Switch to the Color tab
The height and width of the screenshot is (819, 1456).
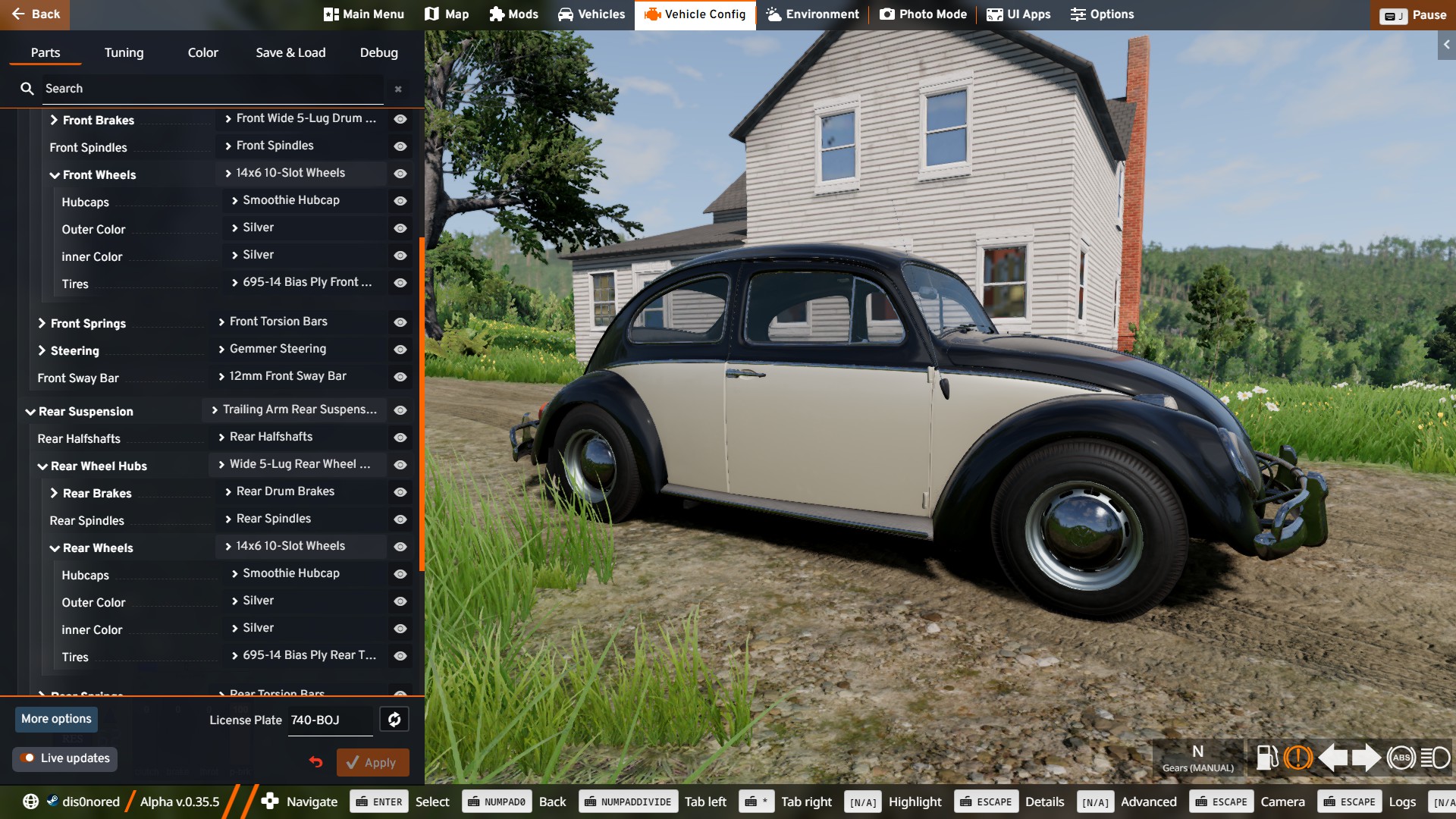click(202, 52)
